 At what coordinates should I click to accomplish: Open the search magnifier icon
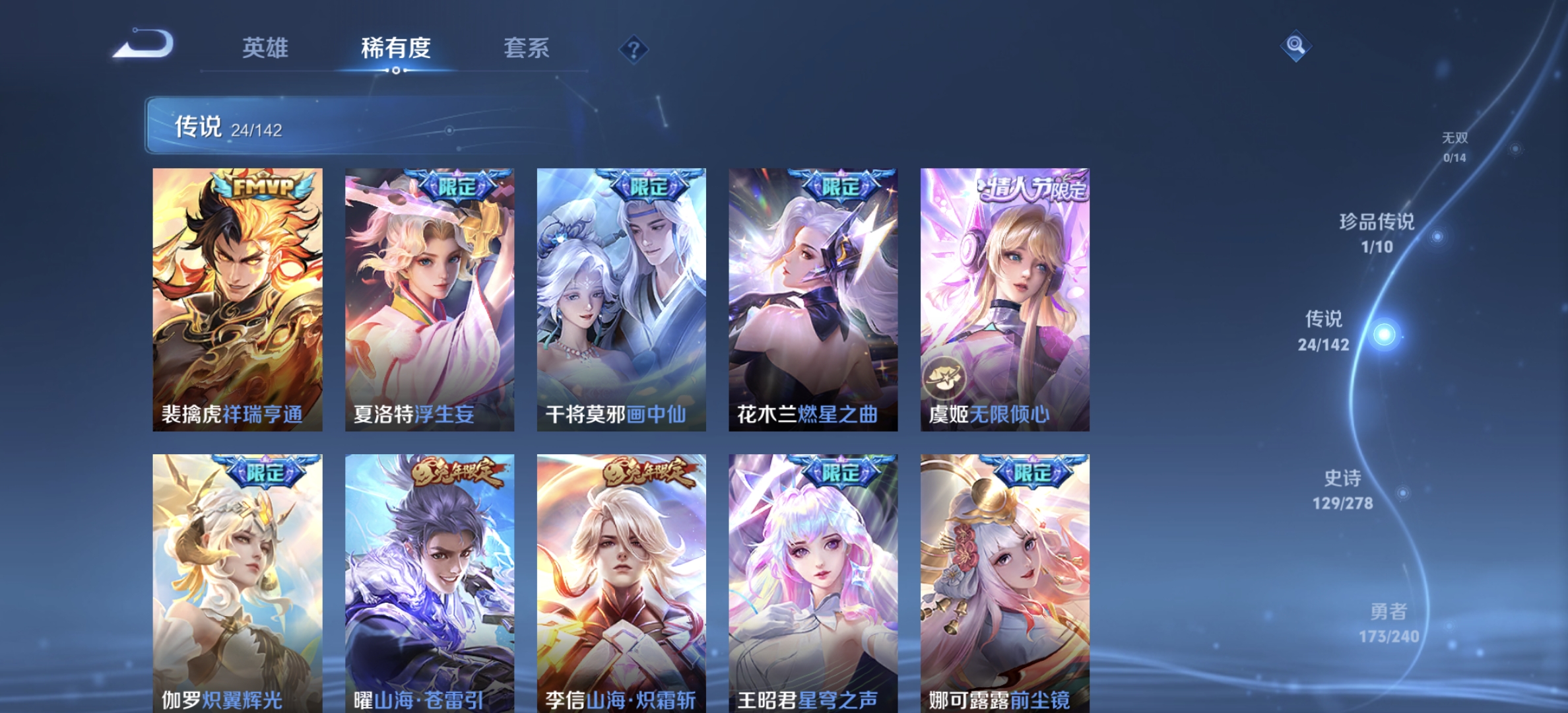(1296, 45)
